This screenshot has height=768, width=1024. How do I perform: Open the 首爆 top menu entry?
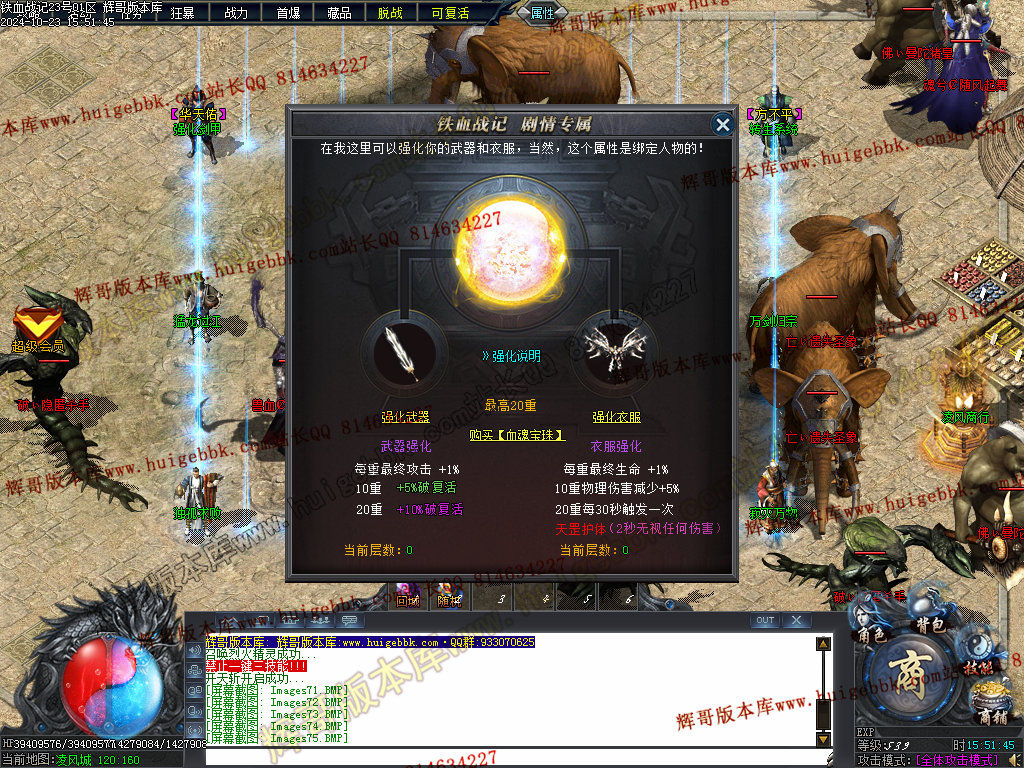point(288,13)
